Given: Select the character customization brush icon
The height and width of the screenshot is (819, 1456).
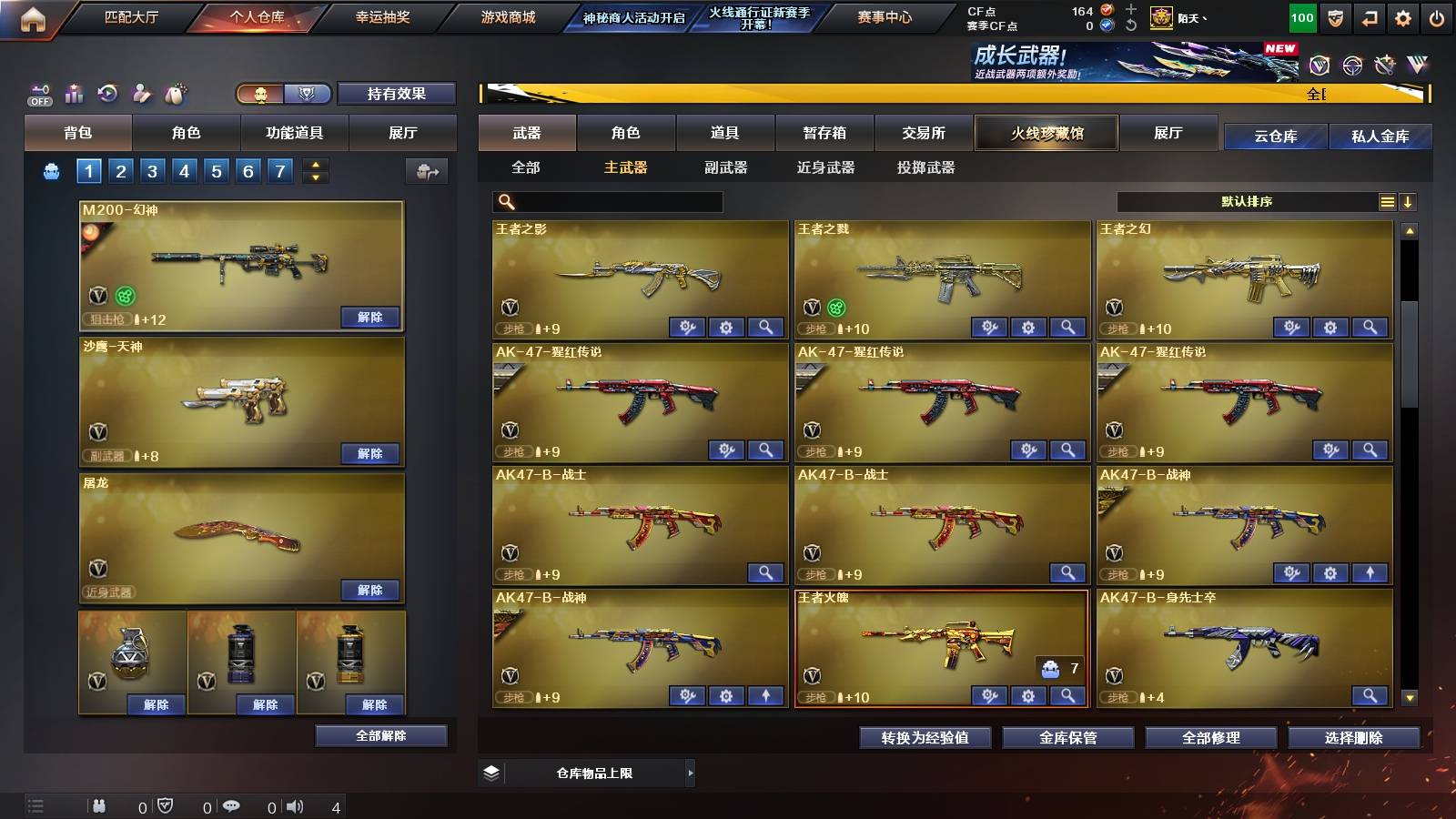Looking at the screenshot, I should (141, 94).
